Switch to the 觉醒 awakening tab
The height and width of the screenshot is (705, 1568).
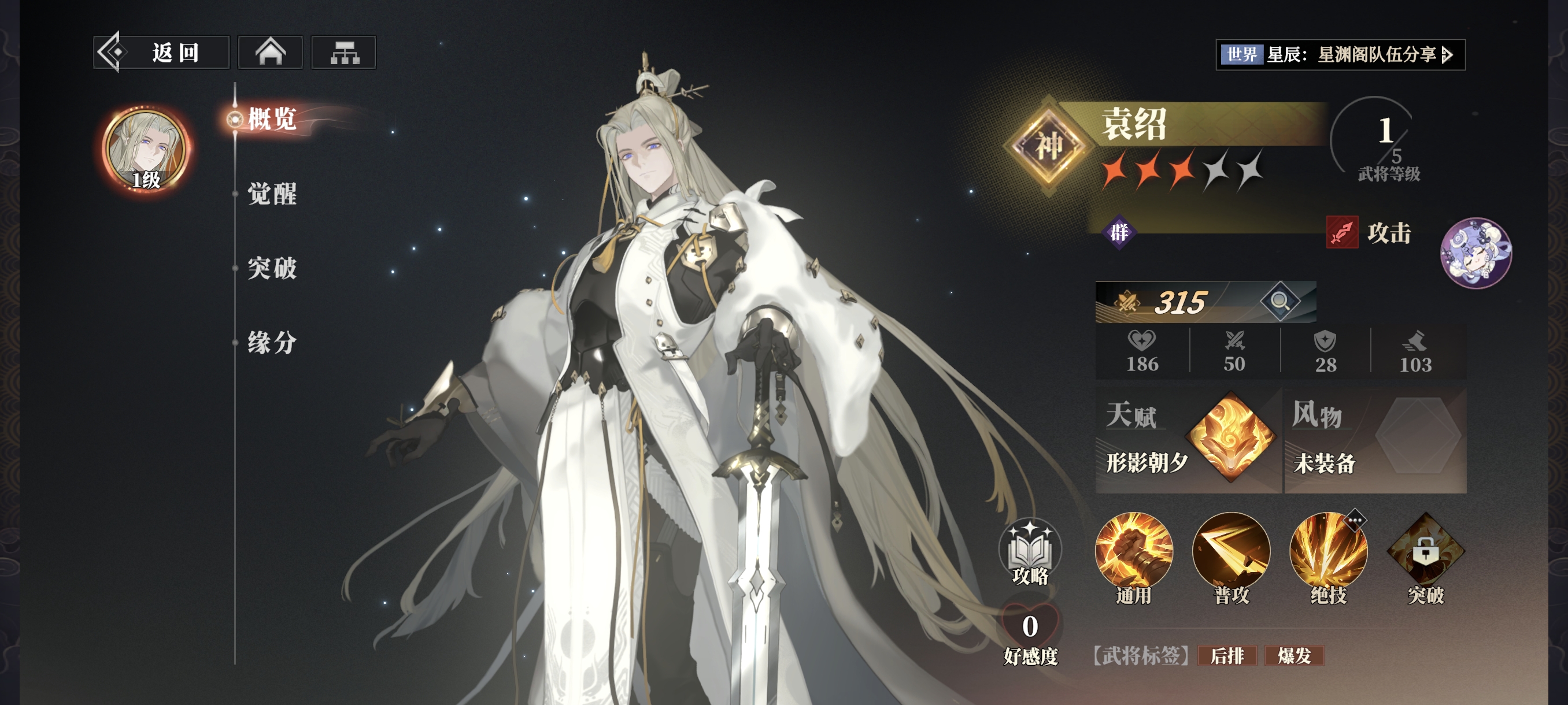(x=272, y=194)
